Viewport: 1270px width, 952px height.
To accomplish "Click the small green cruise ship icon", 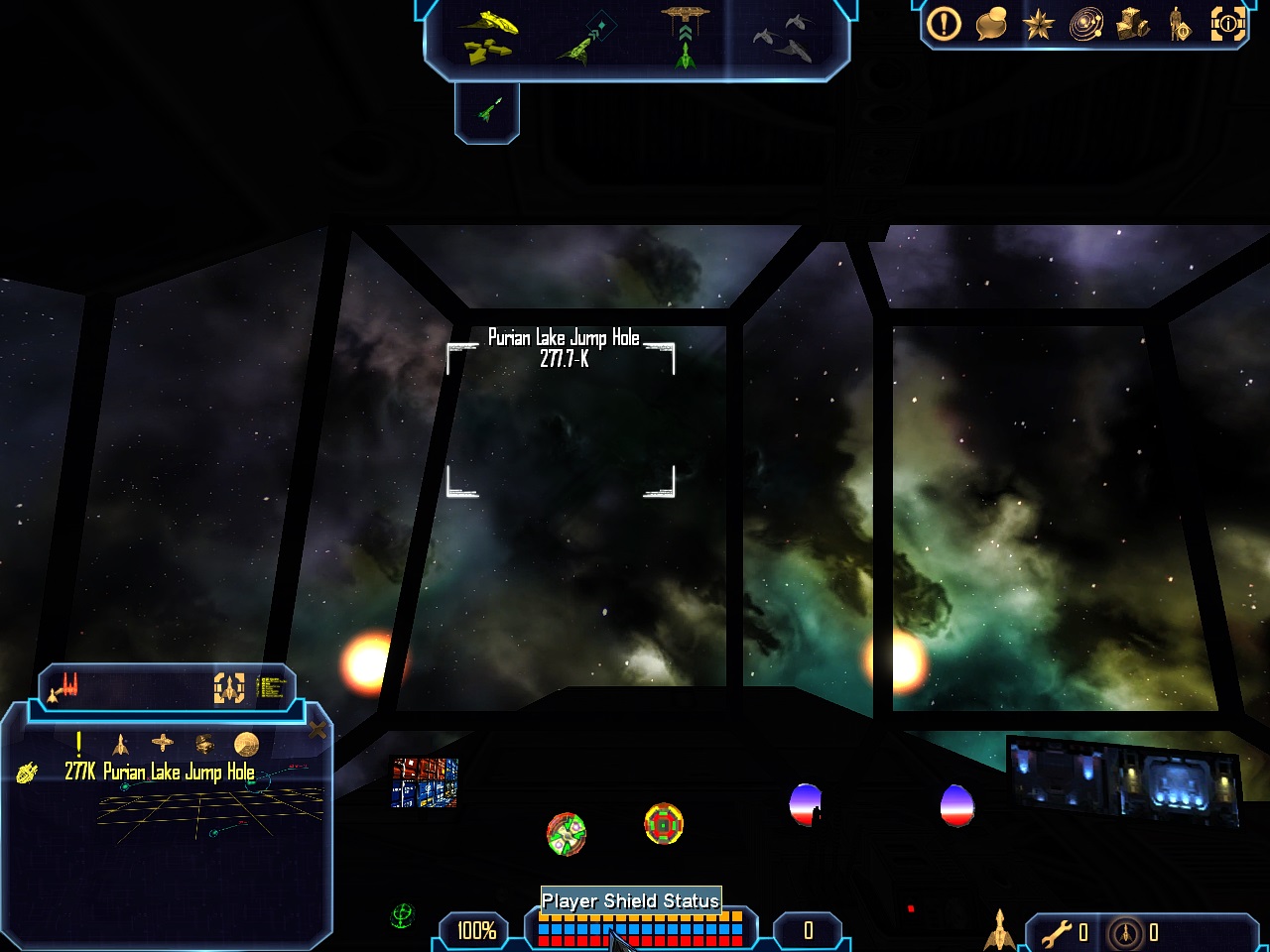I will [x=487, y=110].
